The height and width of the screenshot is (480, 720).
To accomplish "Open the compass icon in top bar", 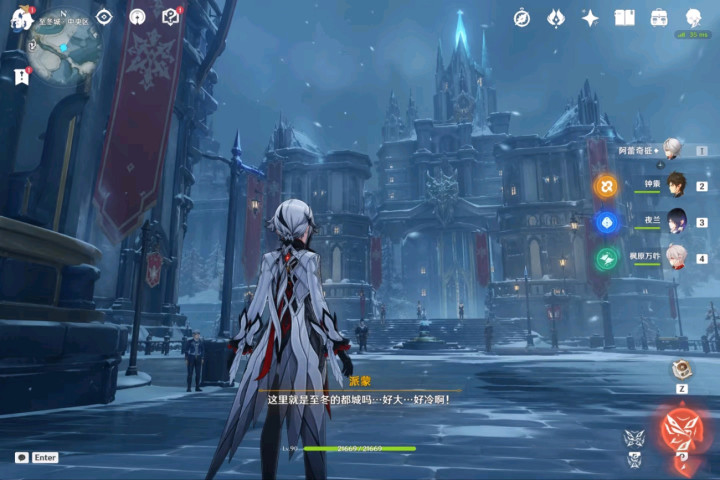I will pyautogui.click(x=522, y=18).
